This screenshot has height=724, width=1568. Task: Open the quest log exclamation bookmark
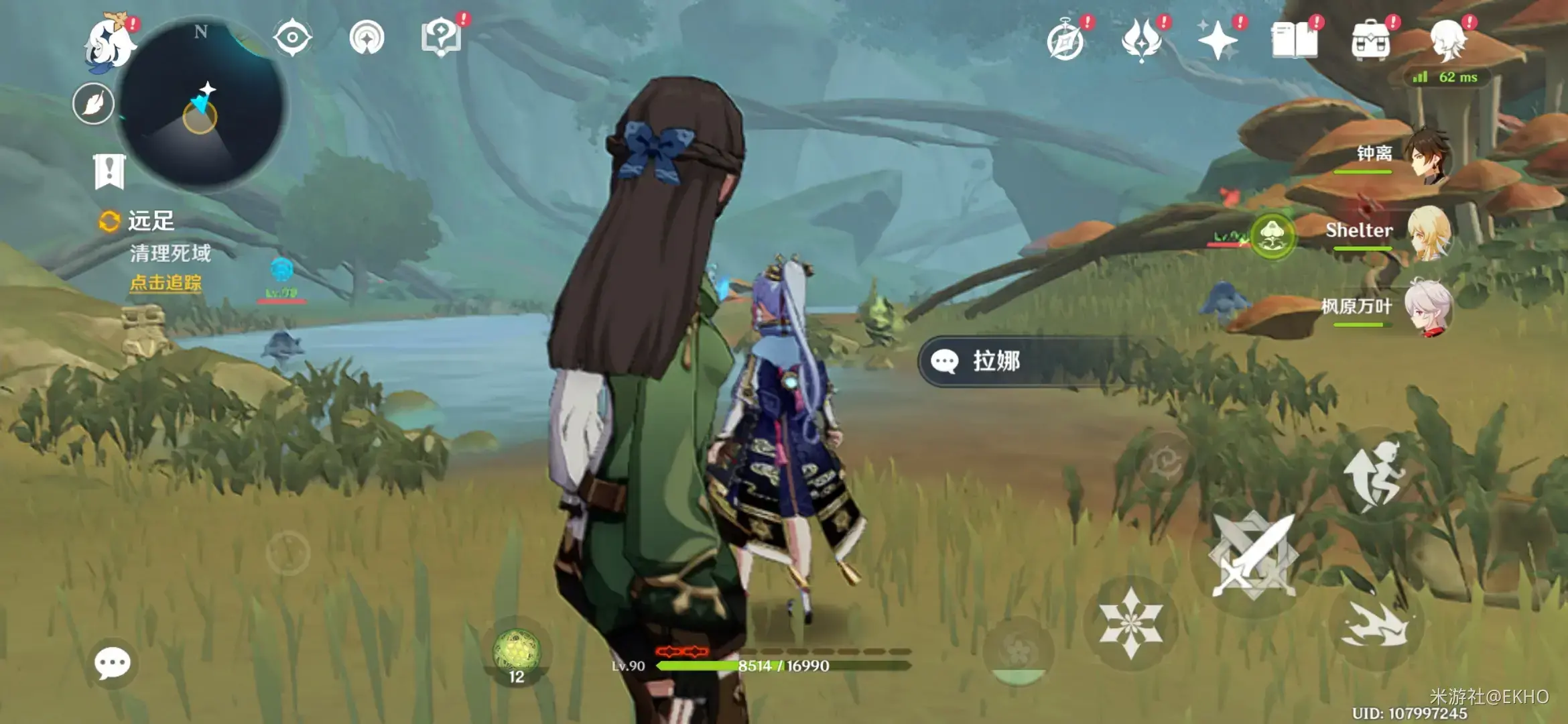click(109, 171)
